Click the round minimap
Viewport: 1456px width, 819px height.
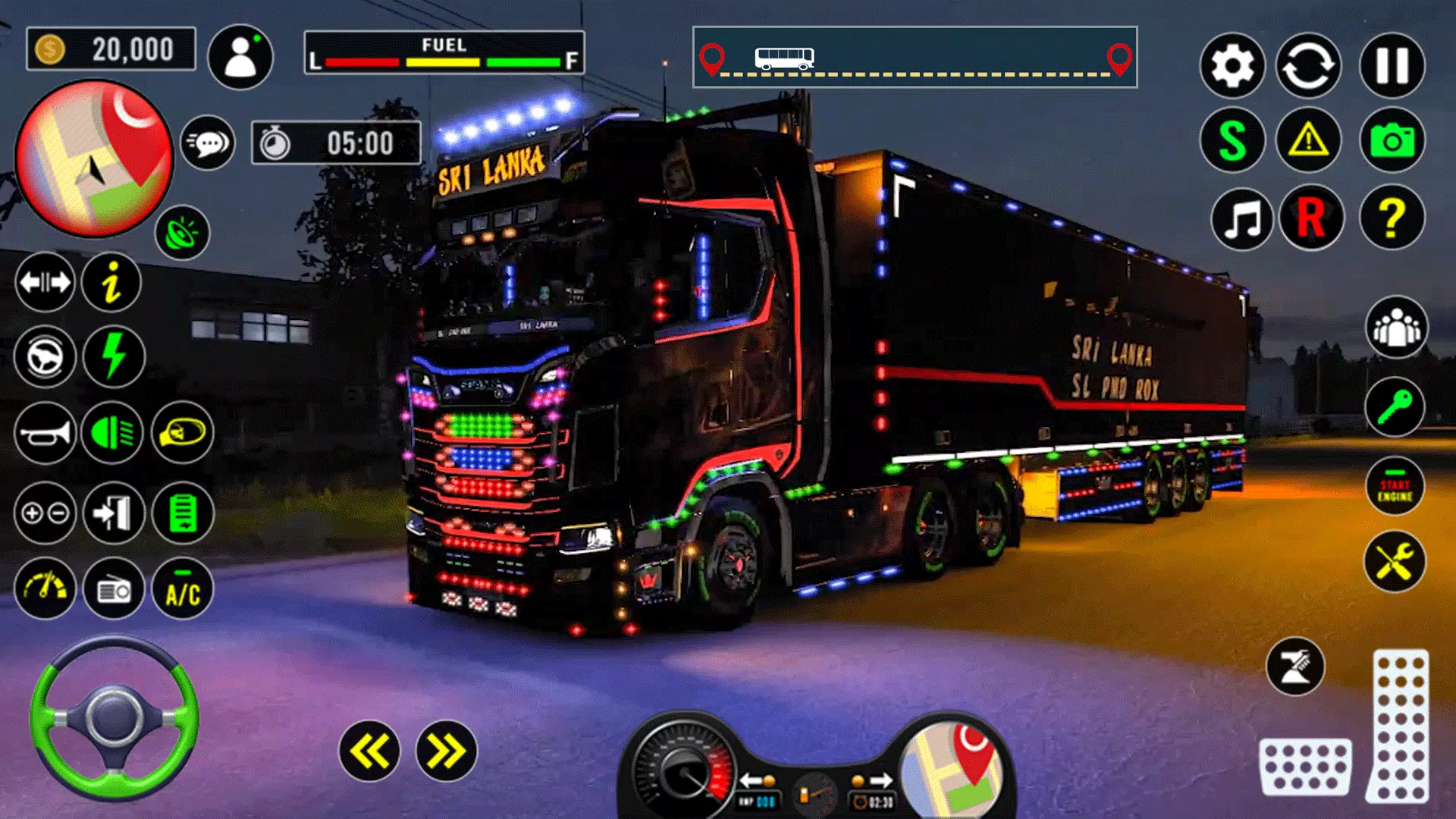[94, 158]
